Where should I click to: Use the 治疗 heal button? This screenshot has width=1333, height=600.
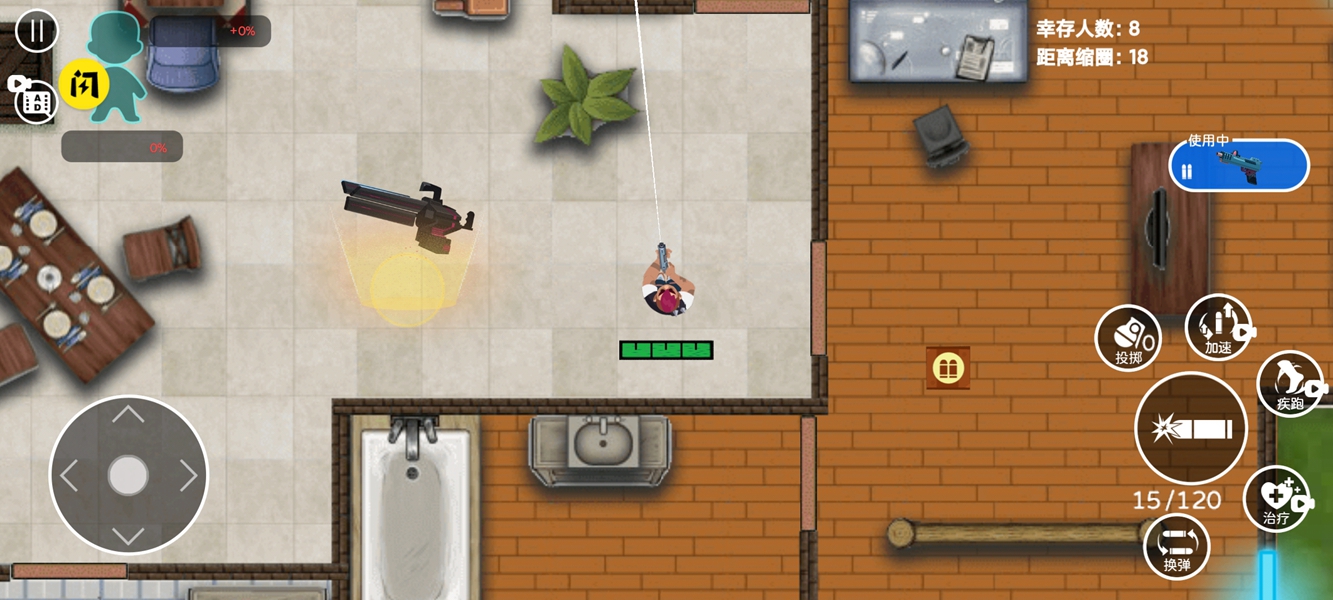[x=1276, y=499]
